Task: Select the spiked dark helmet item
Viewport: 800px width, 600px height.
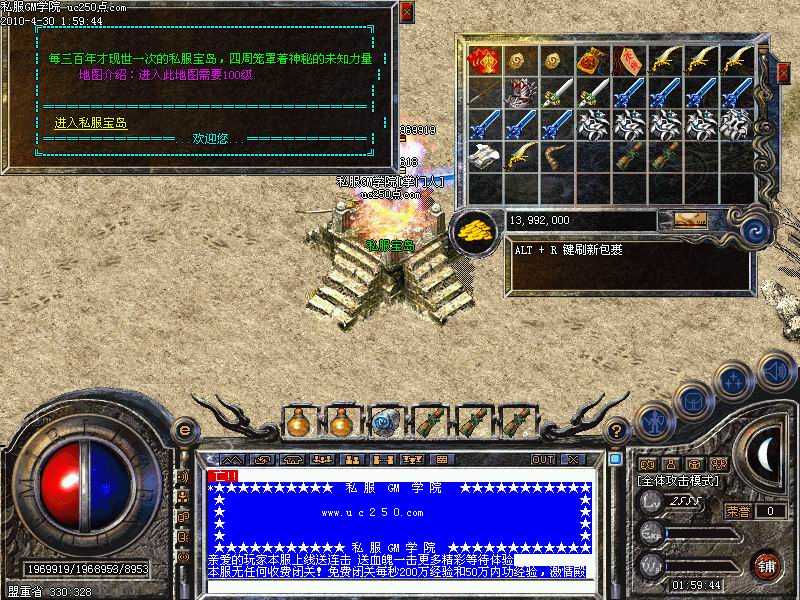Action: (520, 93)
